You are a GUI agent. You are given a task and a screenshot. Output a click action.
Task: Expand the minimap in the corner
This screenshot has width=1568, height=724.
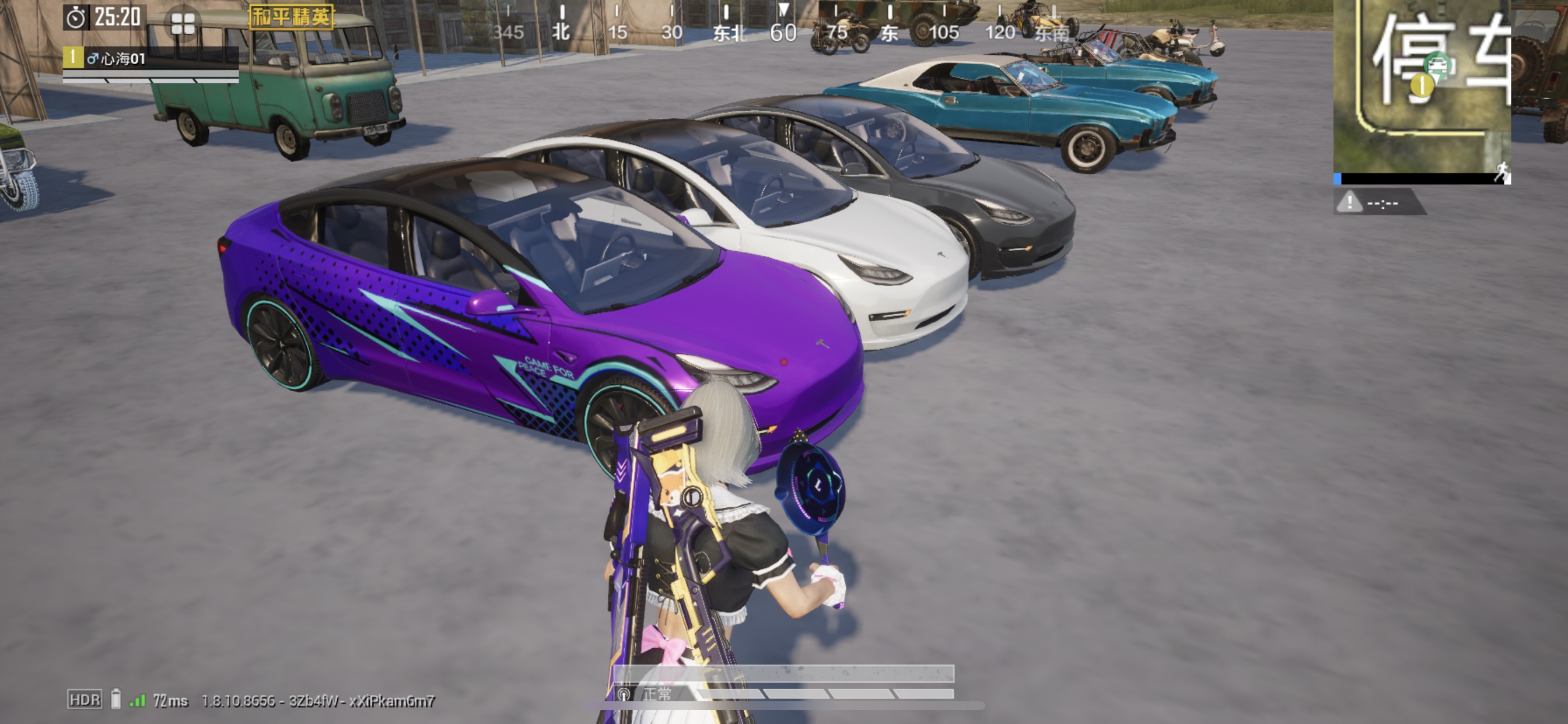[x=1422, y=85]
